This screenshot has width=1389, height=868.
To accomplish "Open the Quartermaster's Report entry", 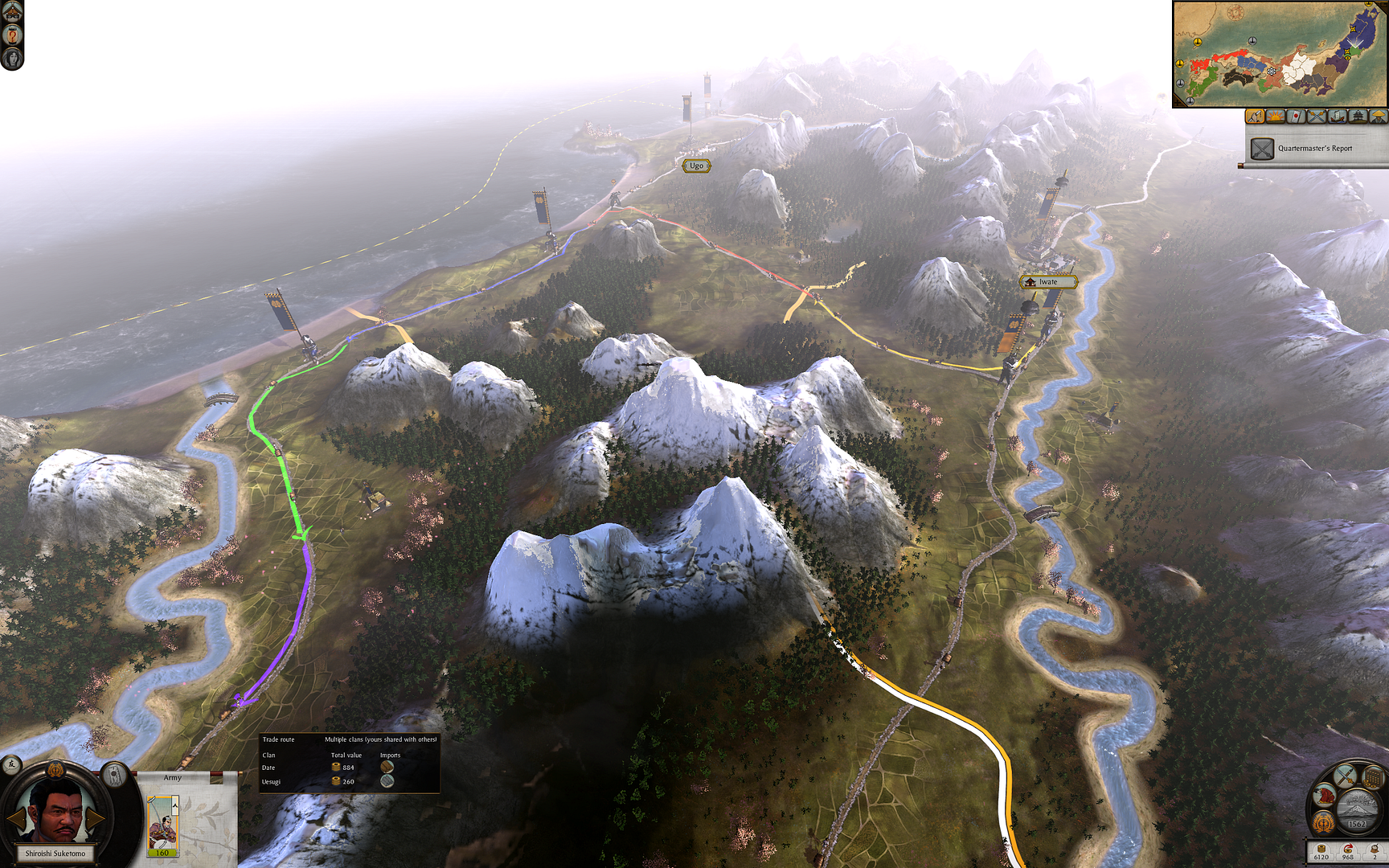I will [1314, 149].
